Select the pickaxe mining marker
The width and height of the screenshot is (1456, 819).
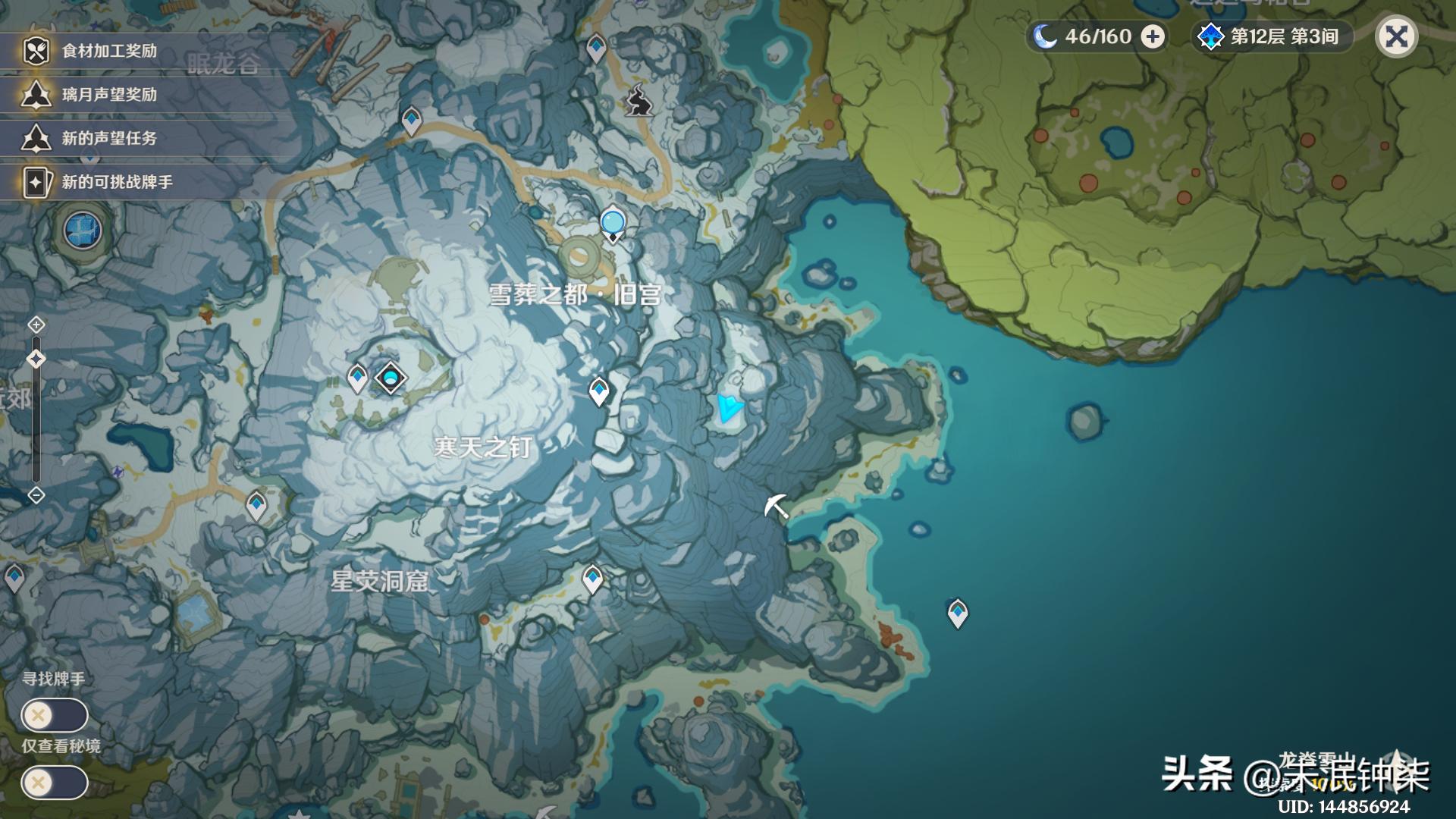(x=776, y=506)
